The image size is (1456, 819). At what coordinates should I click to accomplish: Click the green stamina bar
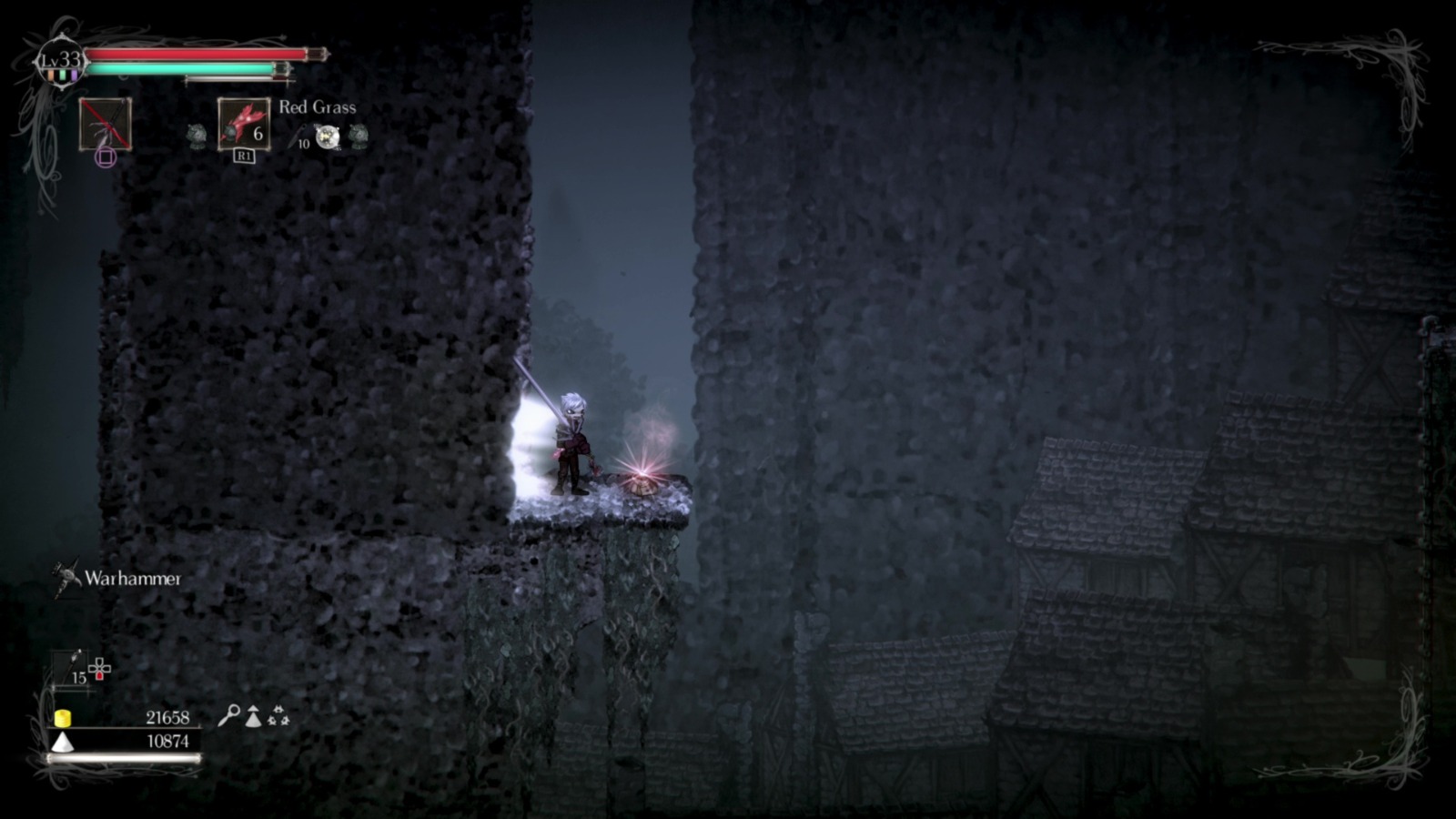(x=182, y=69)
